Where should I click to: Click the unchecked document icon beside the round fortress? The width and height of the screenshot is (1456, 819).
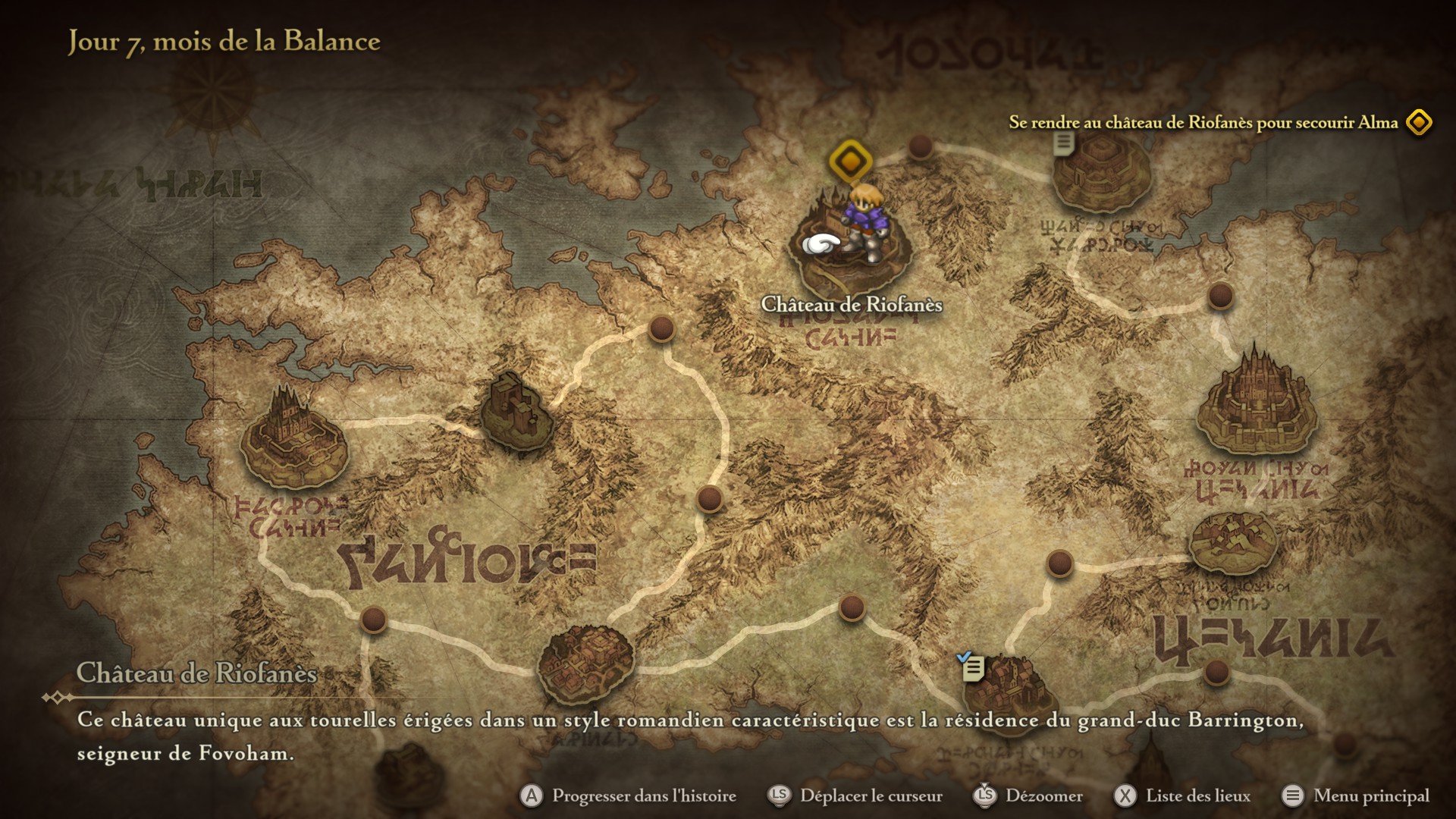pyautogui.click(x=1063, y=142)
